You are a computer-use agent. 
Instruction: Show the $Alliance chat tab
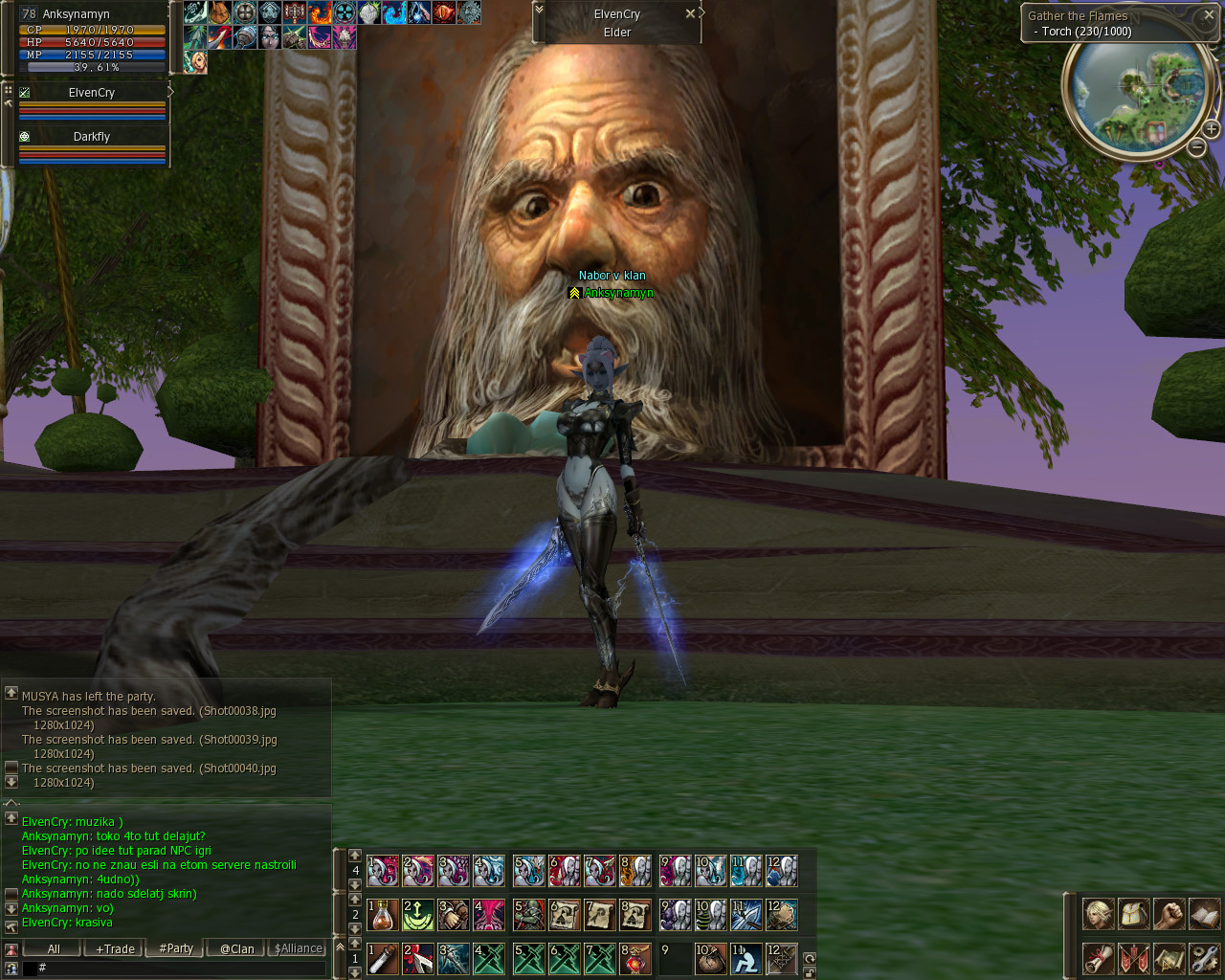[299, 948]
